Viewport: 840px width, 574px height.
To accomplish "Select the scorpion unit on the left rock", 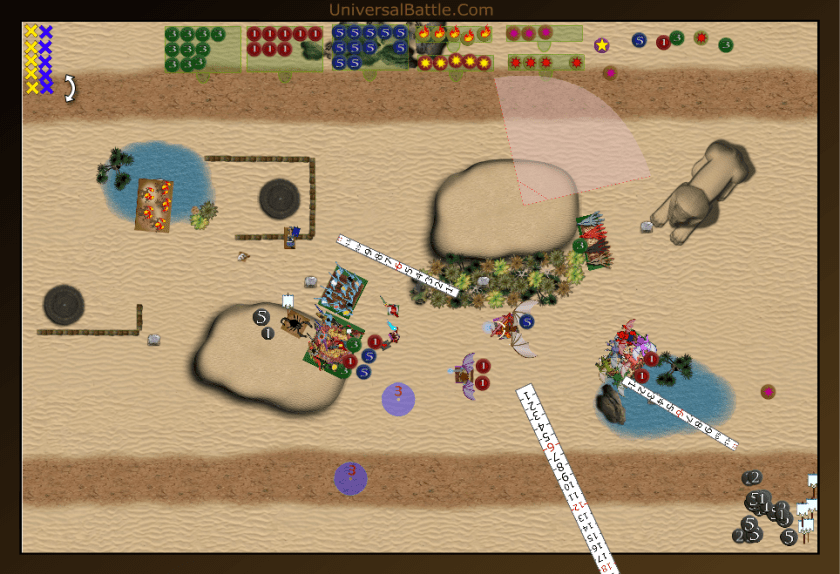I will tap(297, 323).
